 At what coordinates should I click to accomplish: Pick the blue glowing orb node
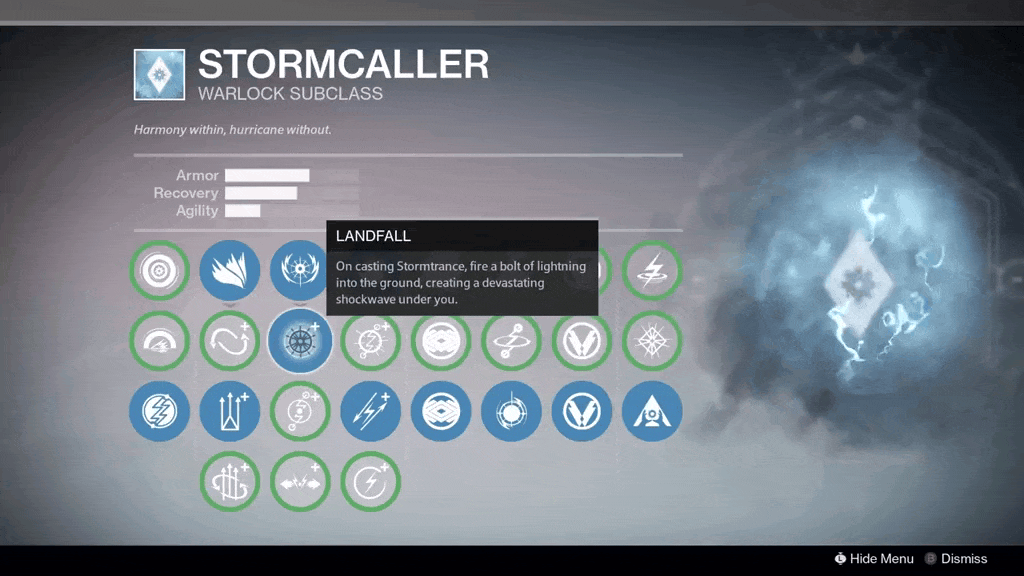[x=511, y=411]
